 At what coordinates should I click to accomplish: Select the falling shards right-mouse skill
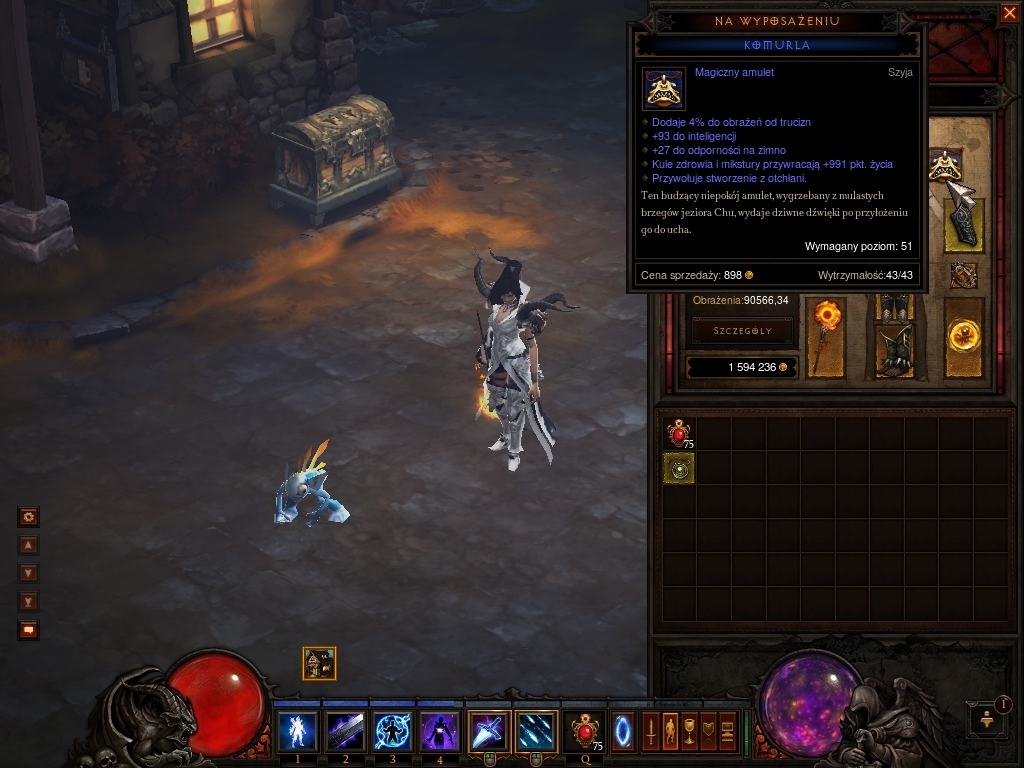coord(536,731)
